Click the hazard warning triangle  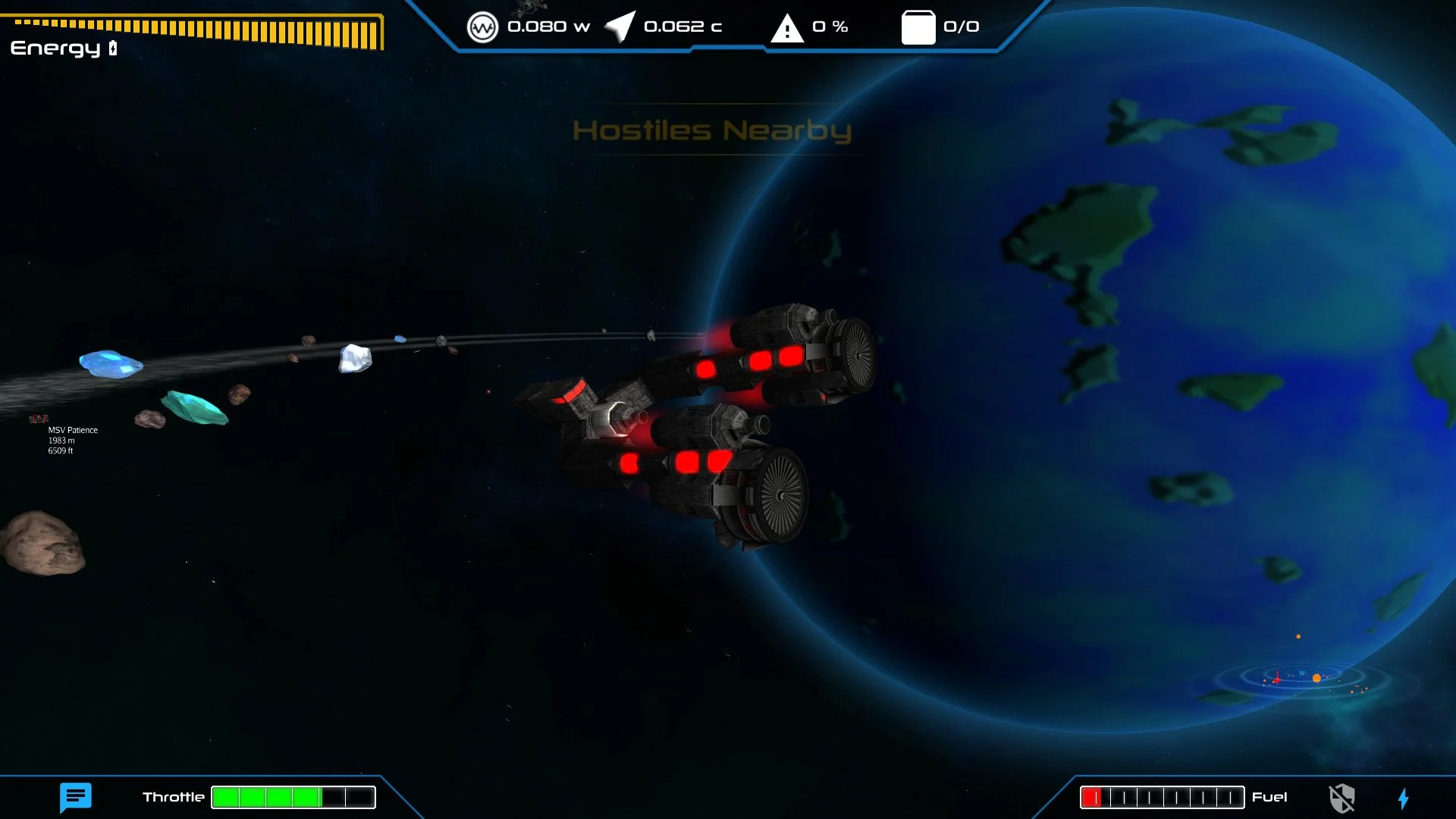point(786,27)
